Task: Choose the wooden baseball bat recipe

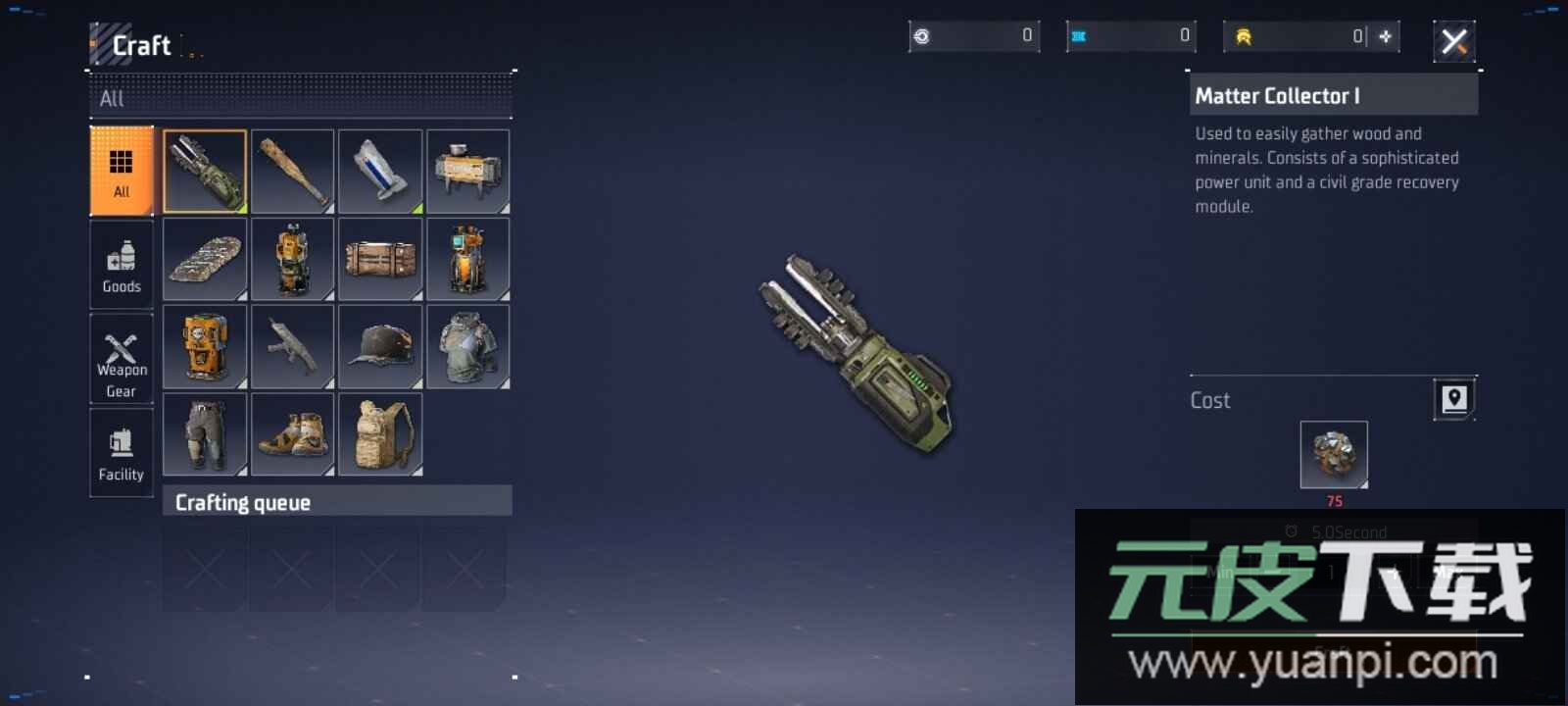Action: (x=292, y=172)
